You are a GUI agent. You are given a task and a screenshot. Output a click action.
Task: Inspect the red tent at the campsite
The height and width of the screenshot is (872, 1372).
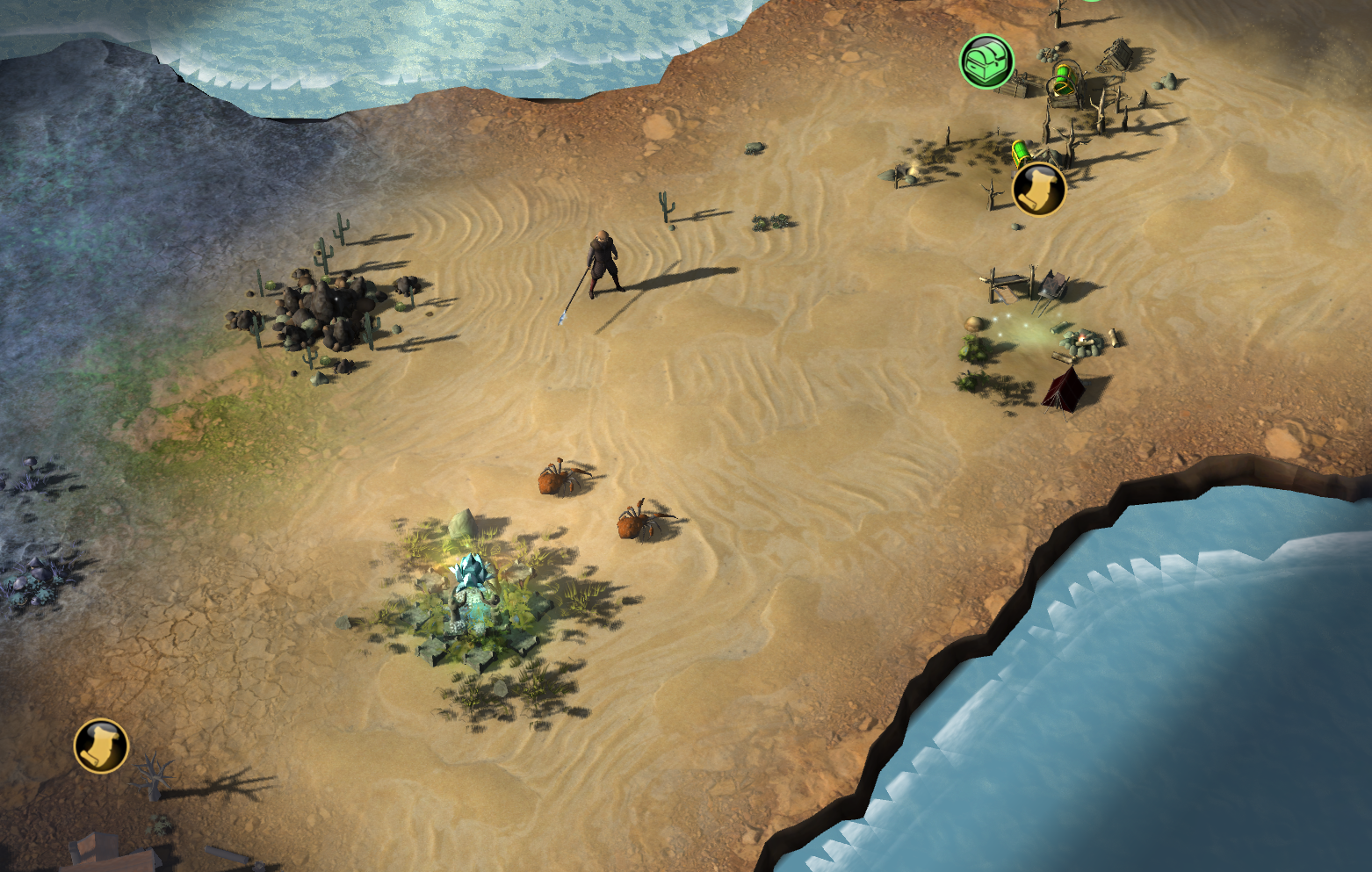1064,387
